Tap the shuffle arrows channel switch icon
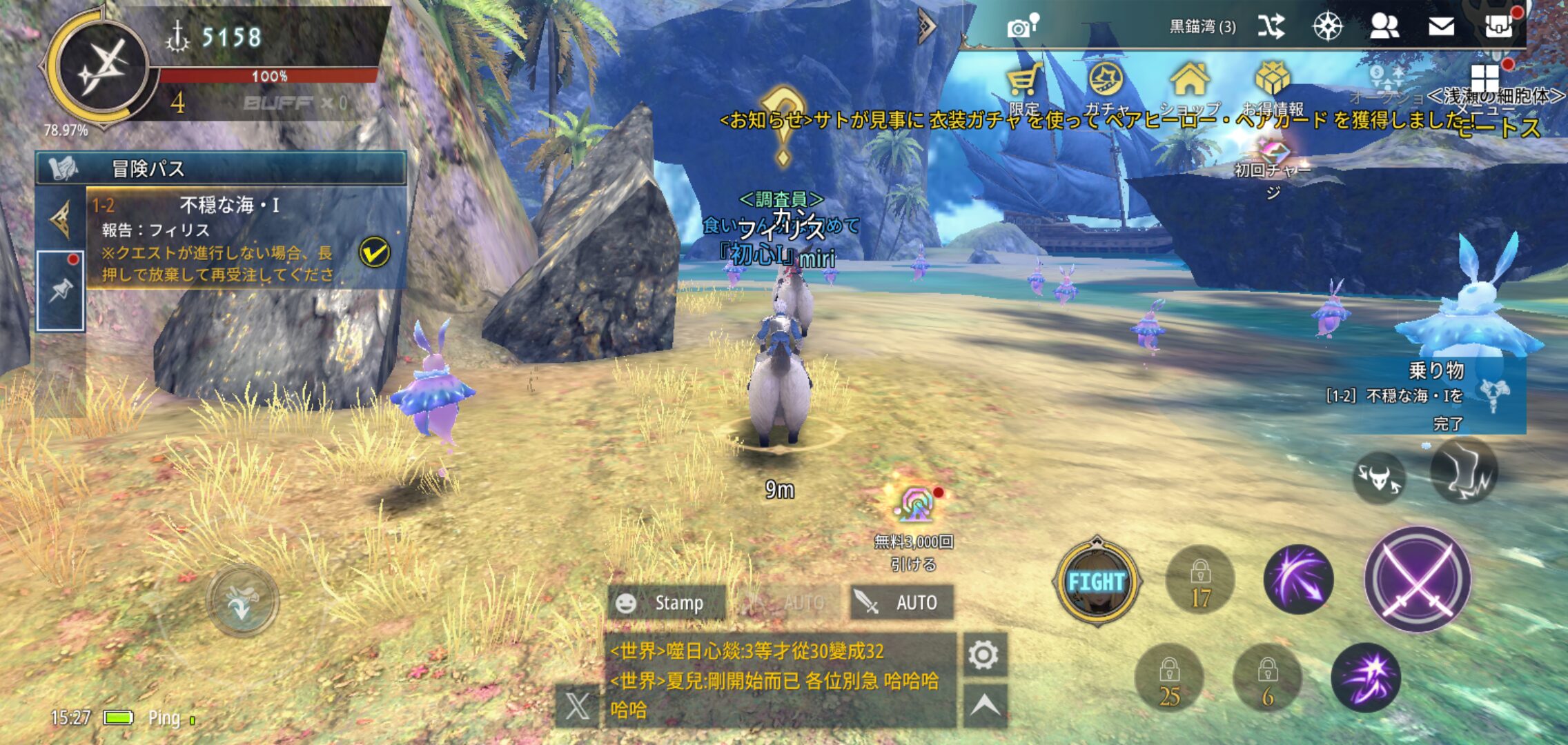Image resolution: width=1568 pixels, height=745 pixels. point(1271,27)
